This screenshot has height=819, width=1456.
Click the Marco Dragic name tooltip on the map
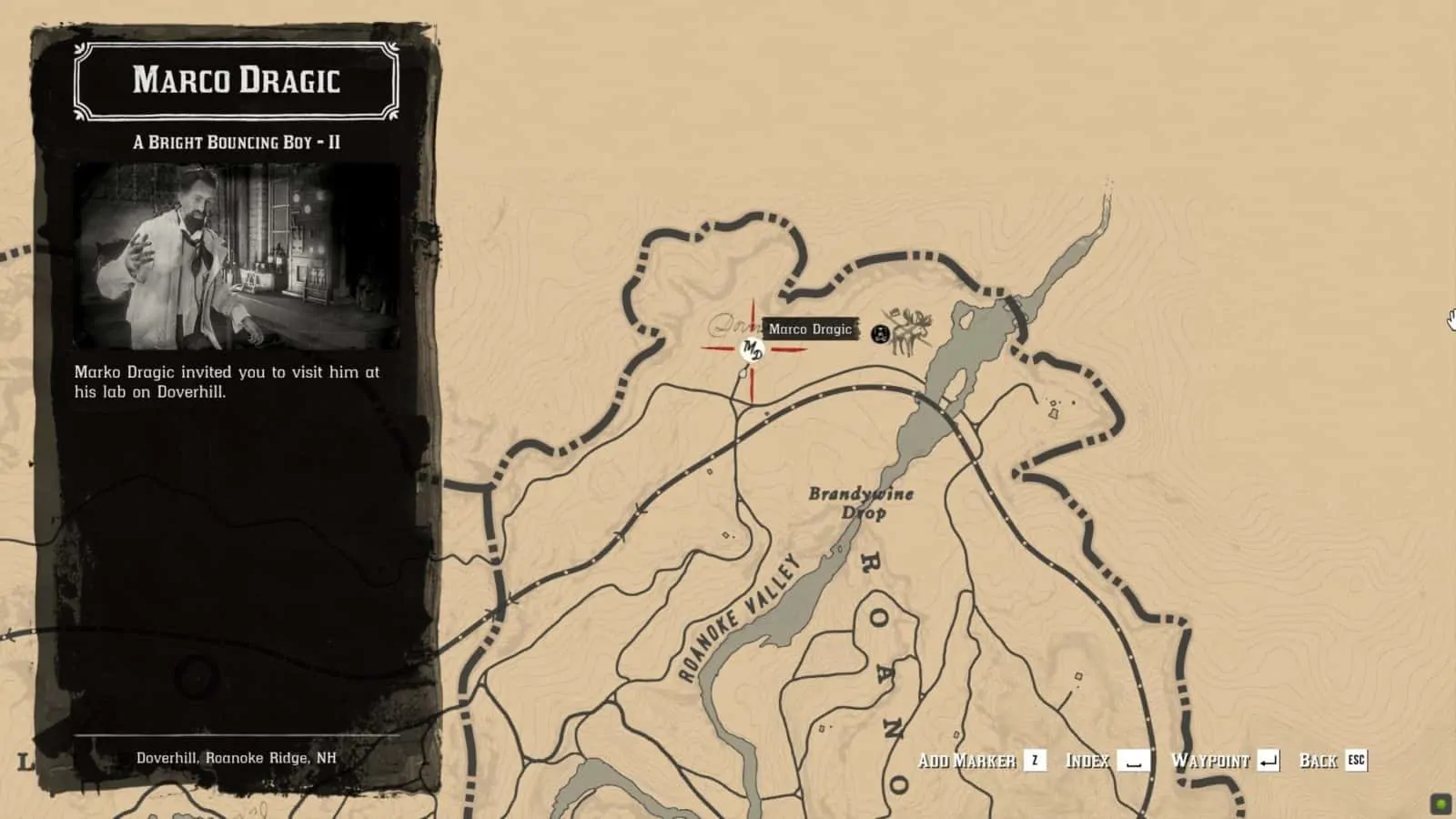[811, 329]
